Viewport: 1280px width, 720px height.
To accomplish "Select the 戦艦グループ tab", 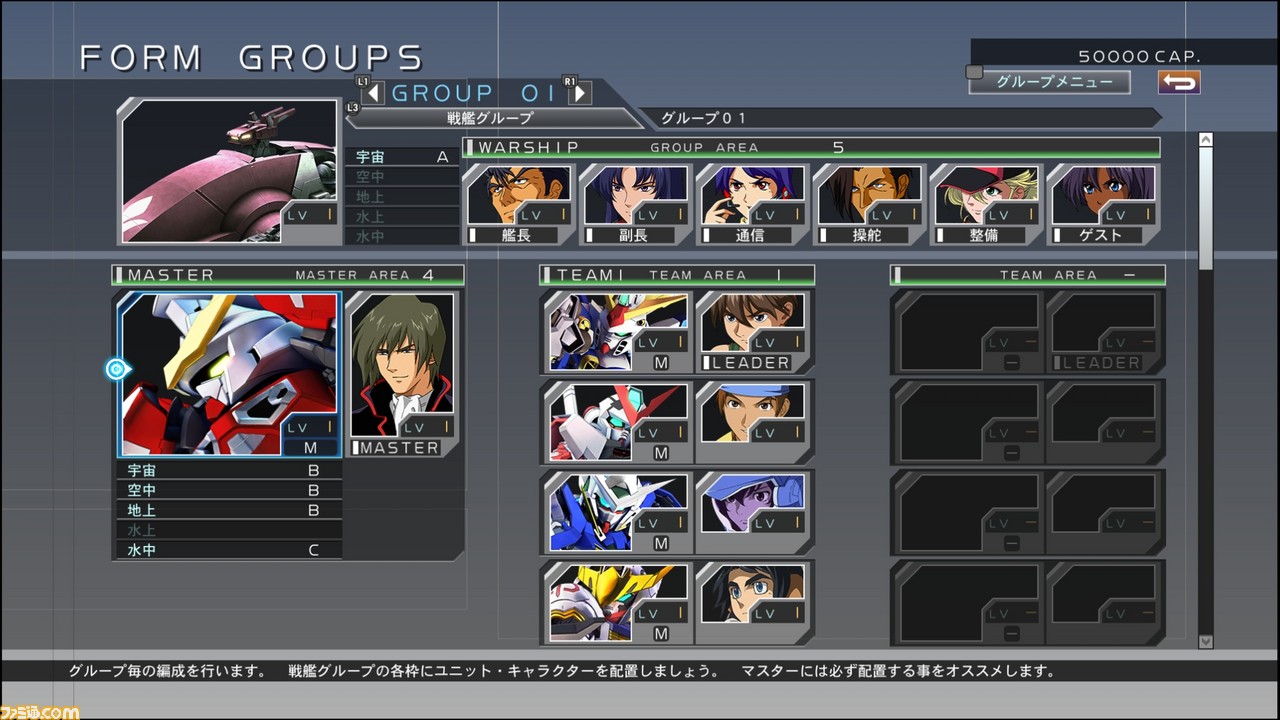I will (x=490, y=118).
